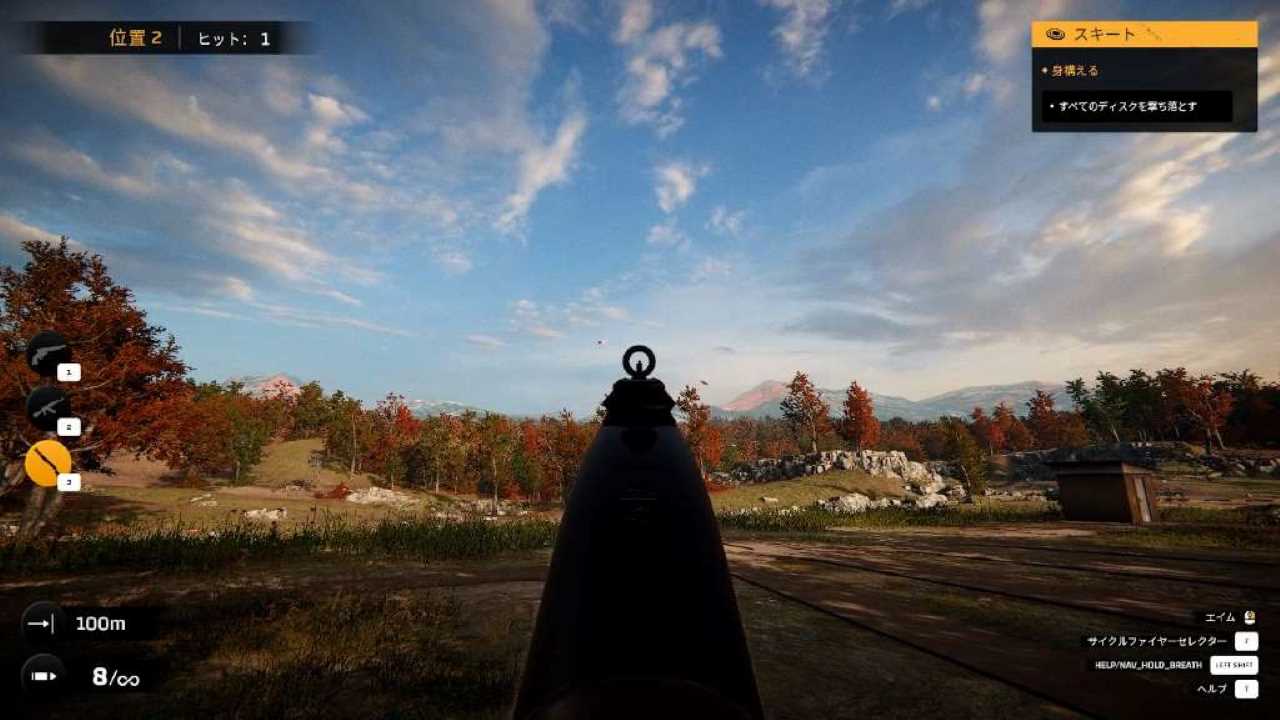Image resolution: width=1280 pixels, height=720 pixels.
Task: Click the ammo type bullet icon
Action: [42, 676]
